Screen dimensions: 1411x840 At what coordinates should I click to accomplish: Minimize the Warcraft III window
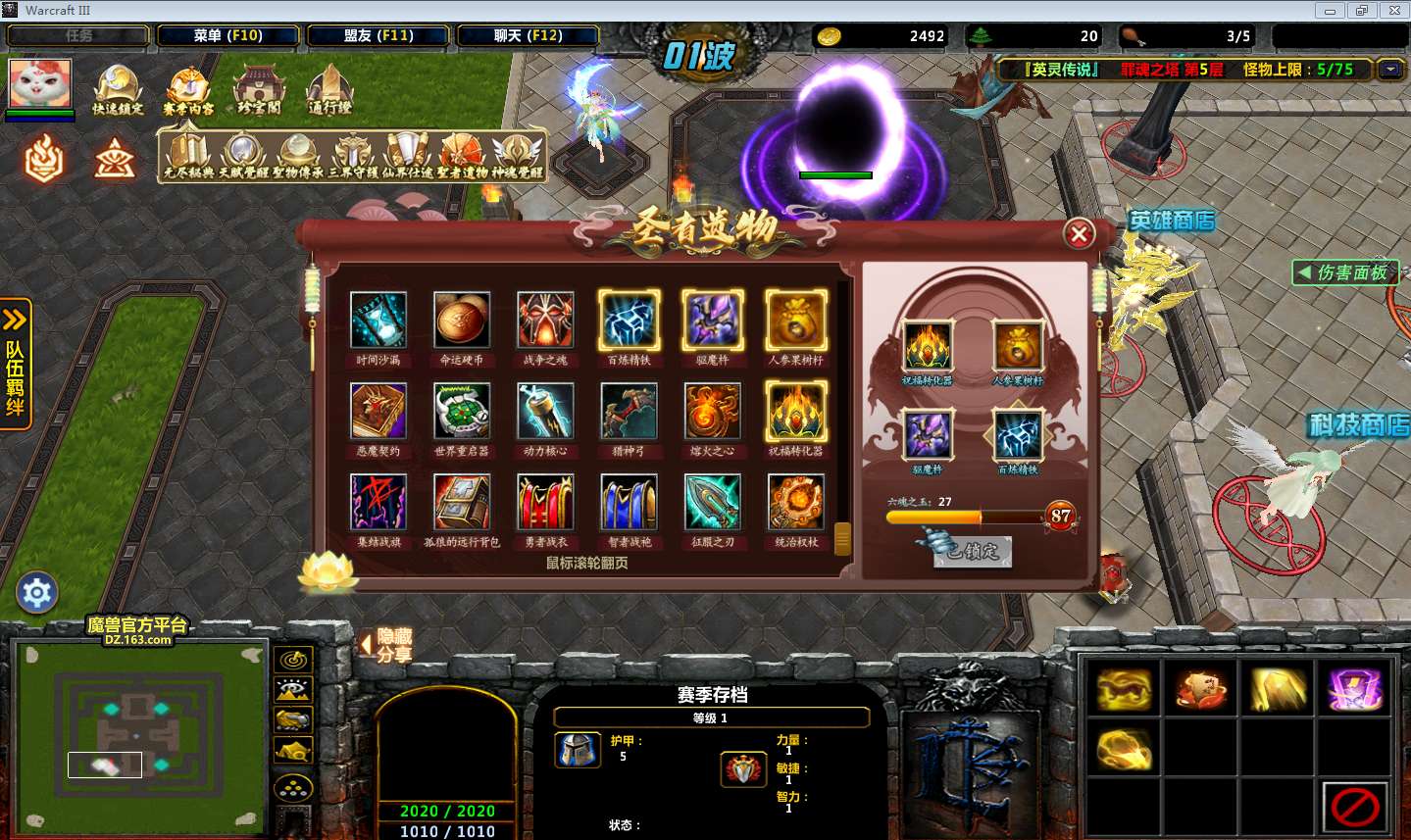[1330, 11]
